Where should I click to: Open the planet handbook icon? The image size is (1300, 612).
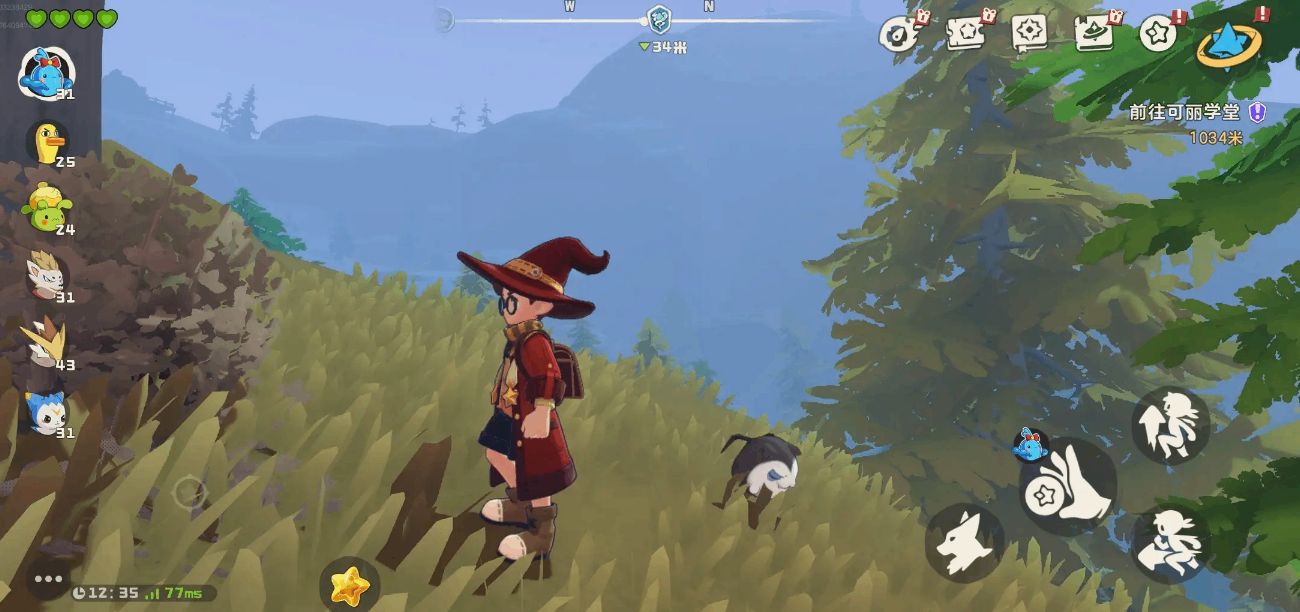1096,34
